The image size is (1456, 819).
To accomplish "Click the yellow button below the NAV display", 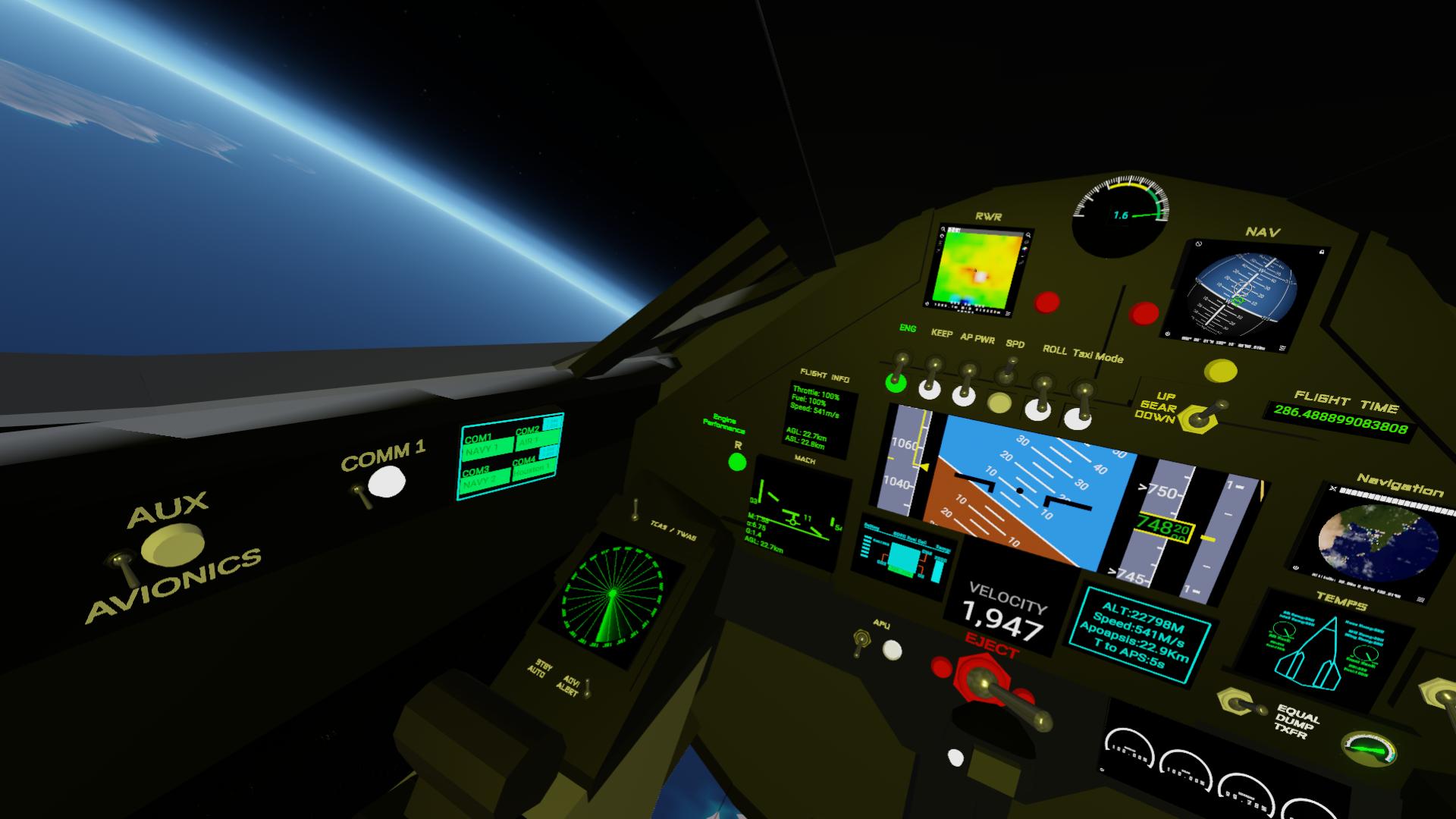I will click(x=1220, y=371).
